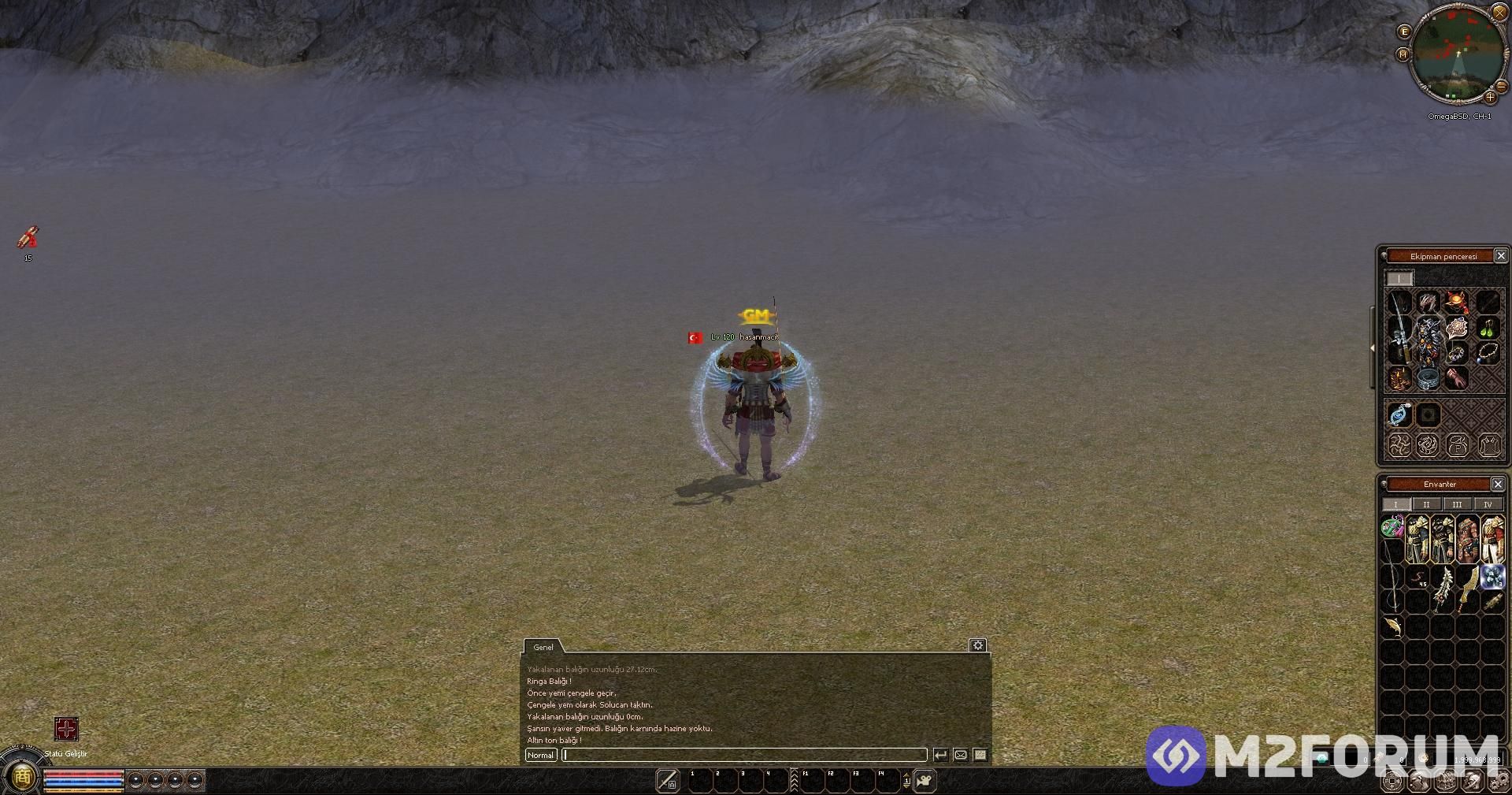Open the map with the M button
The width and height of the screenshot is (1512, 795).
tap(1403, 54)
